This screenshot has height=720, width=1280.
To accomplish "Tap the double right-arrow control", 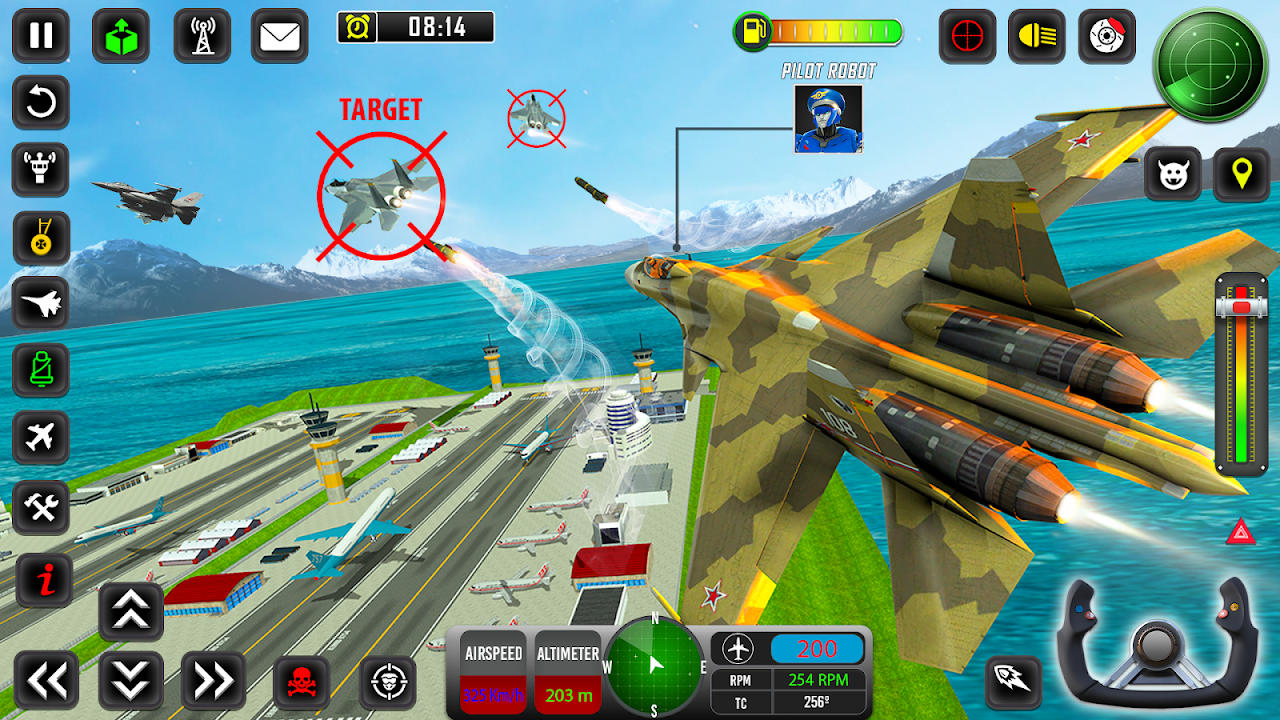I will pos(213,681).
